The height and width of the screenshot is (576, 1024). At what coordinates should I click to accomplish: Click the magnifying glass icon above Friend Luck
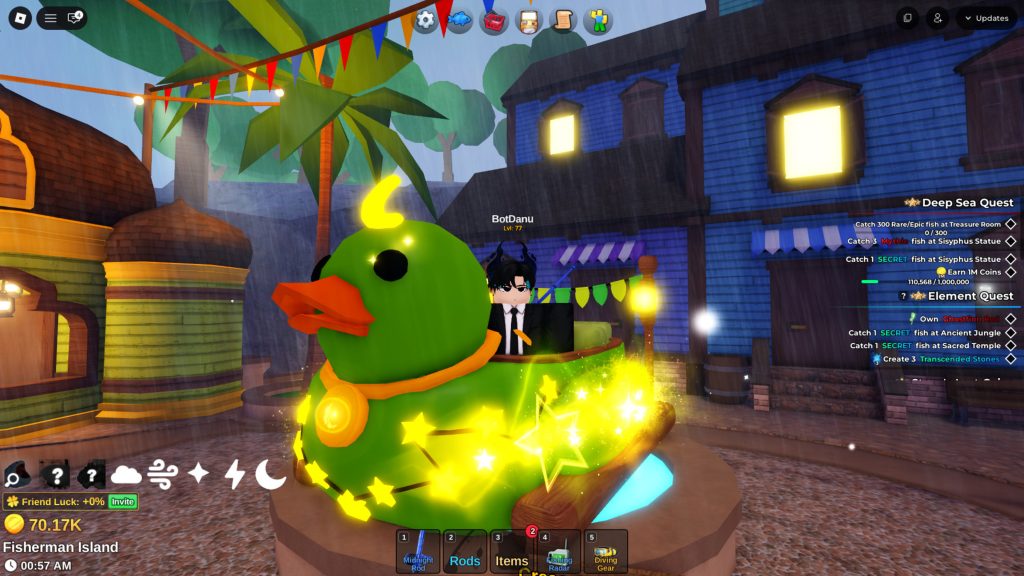pyautogui.click(x=19, y=474)
